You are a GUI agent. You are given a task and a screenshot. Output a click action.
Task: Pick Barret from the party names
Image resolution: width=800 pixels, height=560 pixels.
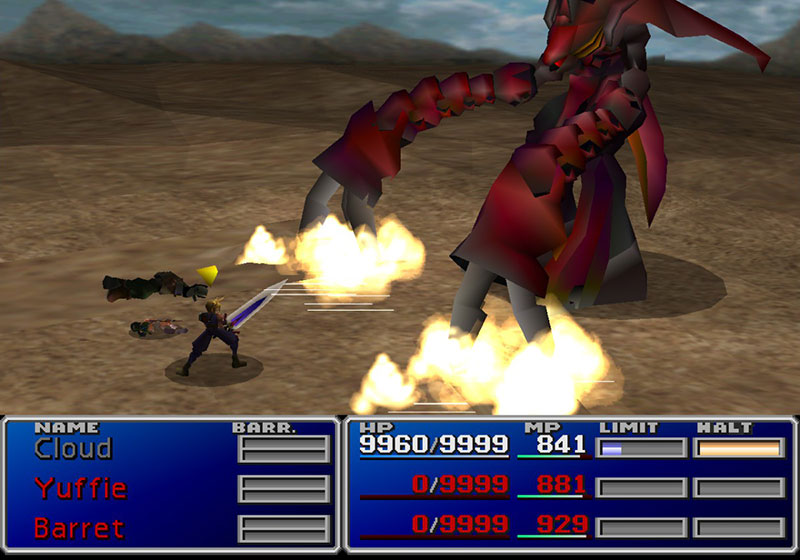(x=79, y=527)
